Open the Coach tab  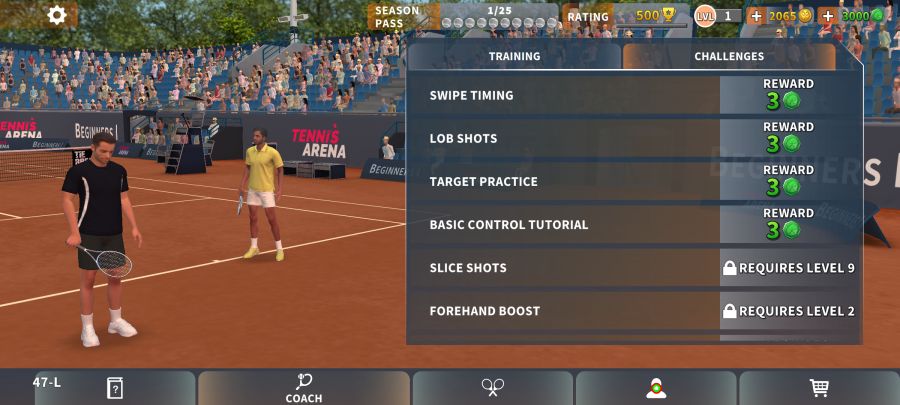(304, 388)
